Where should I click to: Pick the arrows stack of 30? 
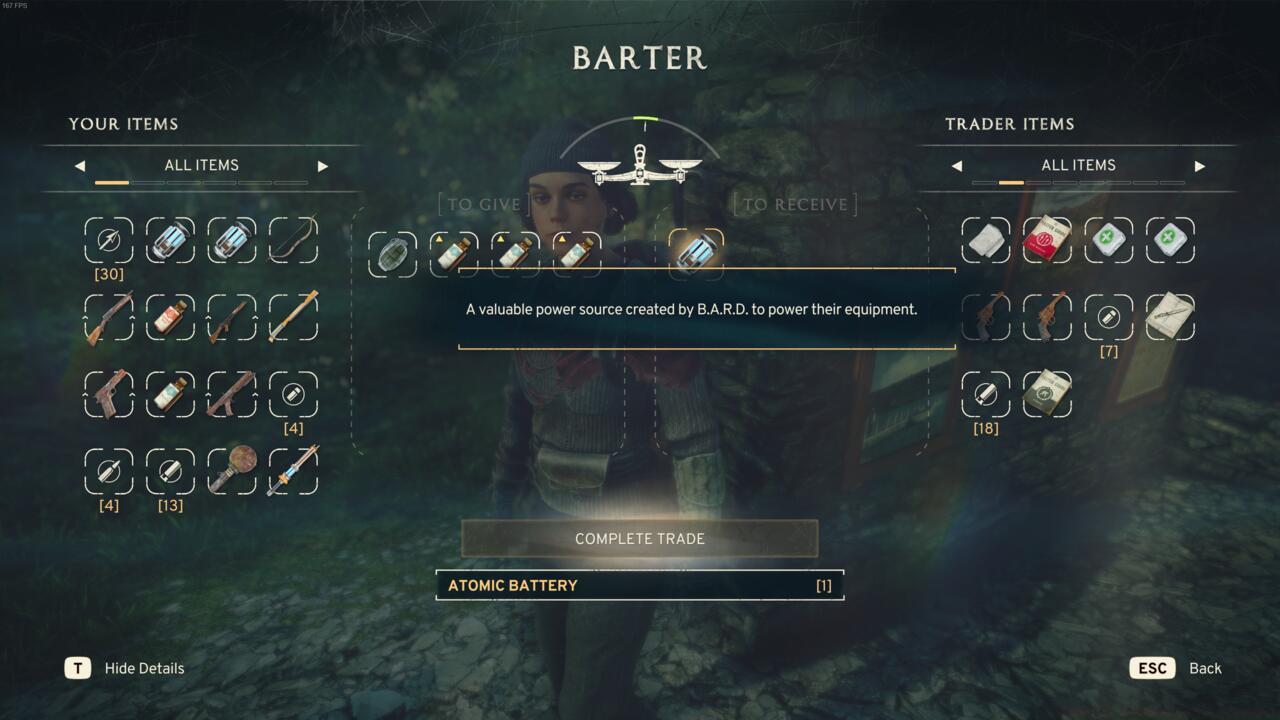coord(109,241)
